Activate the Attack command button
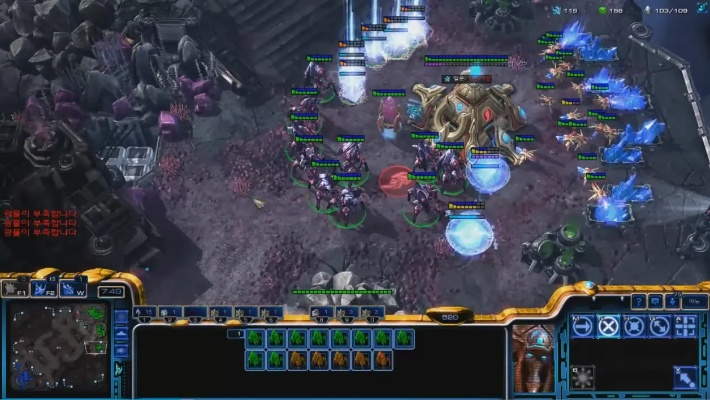Screen dimensions: 710x400 pos(686,326)
